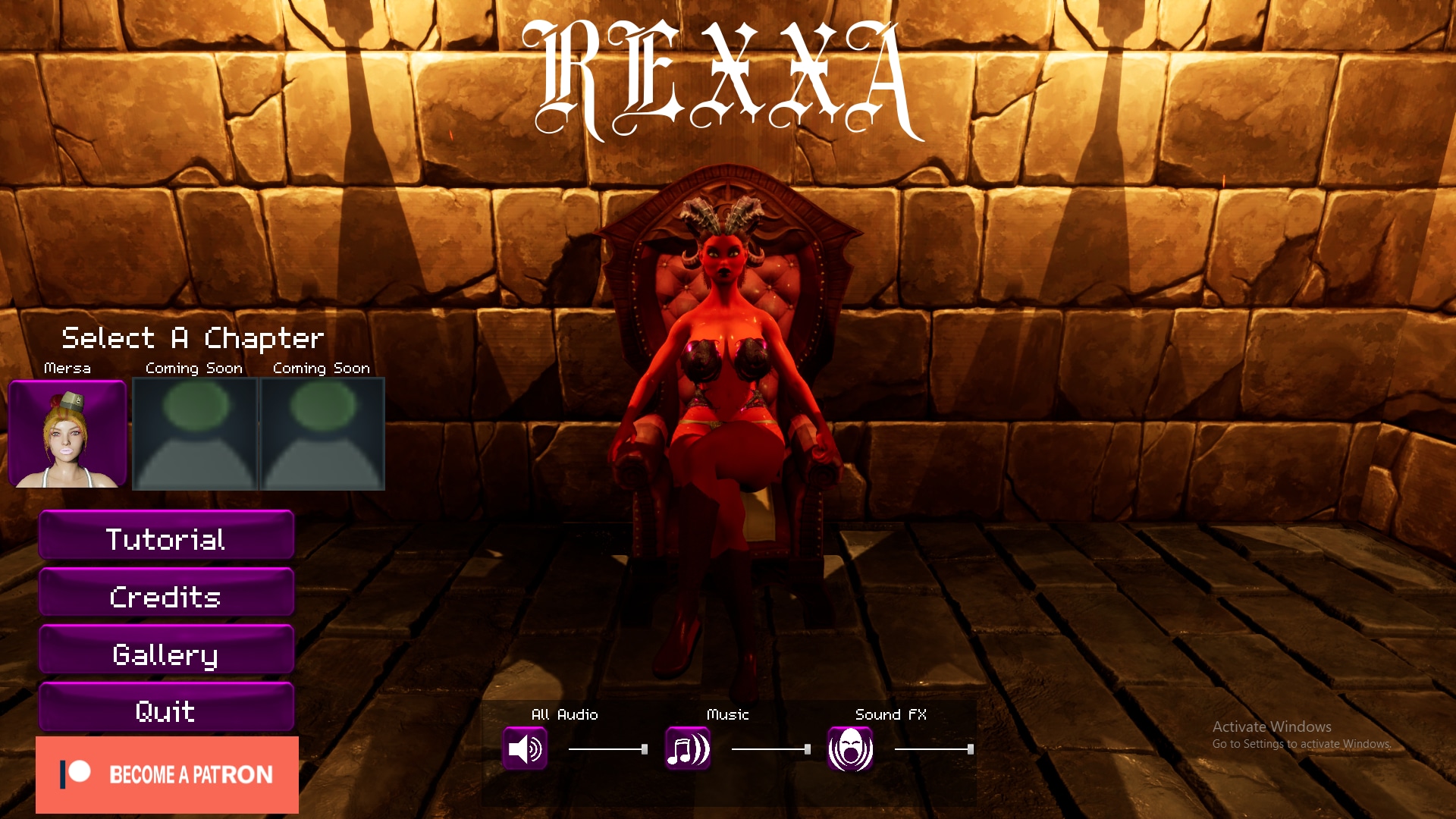Mute the Music note icon
The height and width of the screenshot is (819, 1456).
[x=688, y=749]
